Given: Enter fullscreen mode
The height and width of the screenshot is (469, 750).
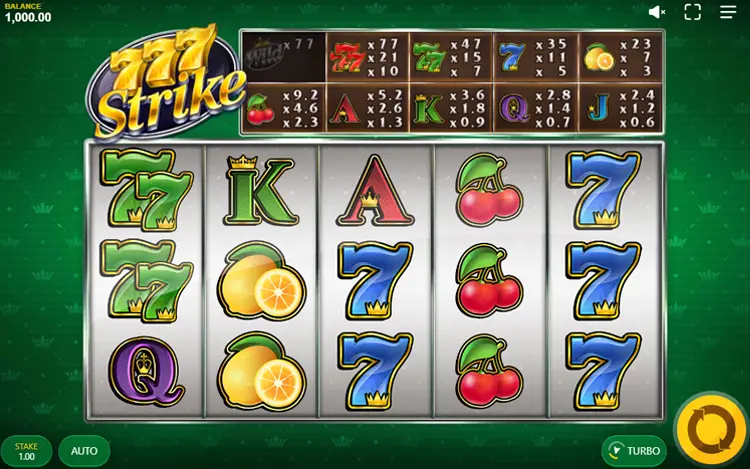Looking at the screenshot, I should click(x=692, y=12).
